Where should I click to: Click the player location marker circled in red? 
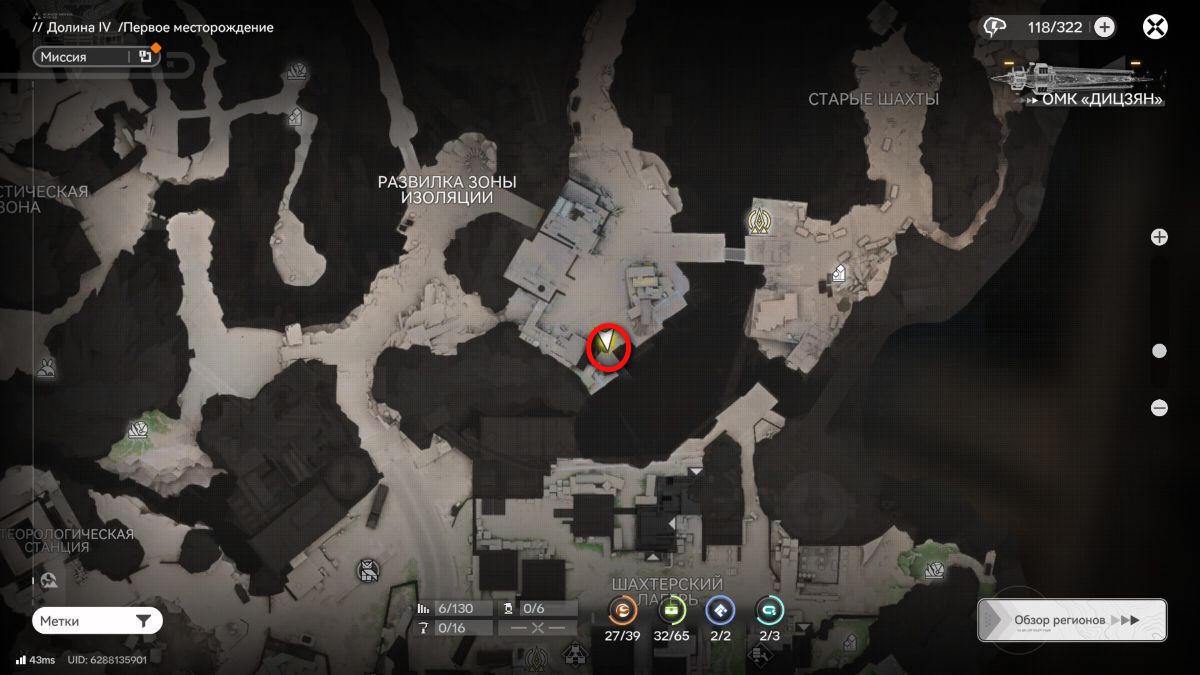pos(607,347)
